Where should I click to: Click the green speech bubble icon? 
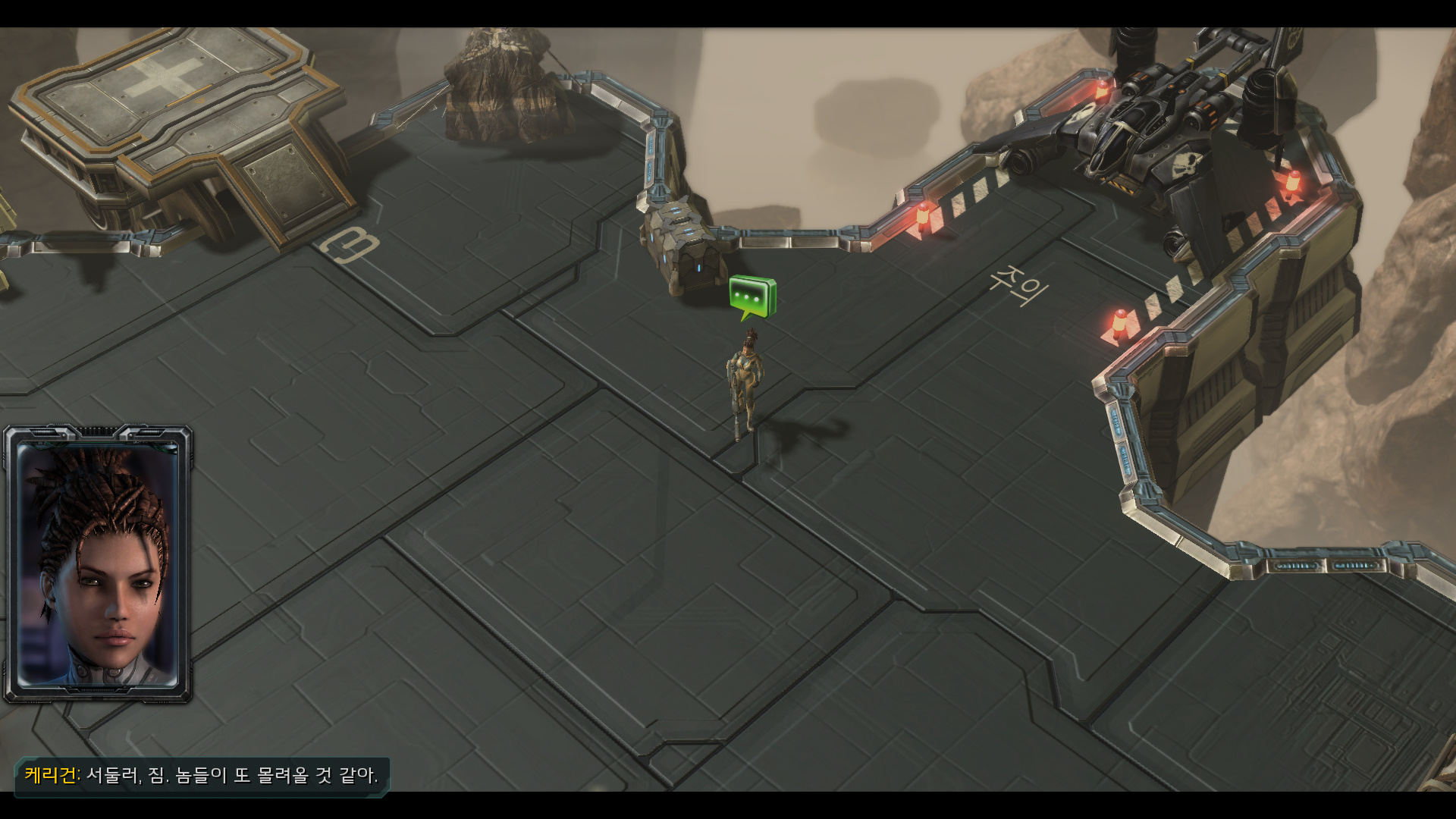(x=752, y=297)
